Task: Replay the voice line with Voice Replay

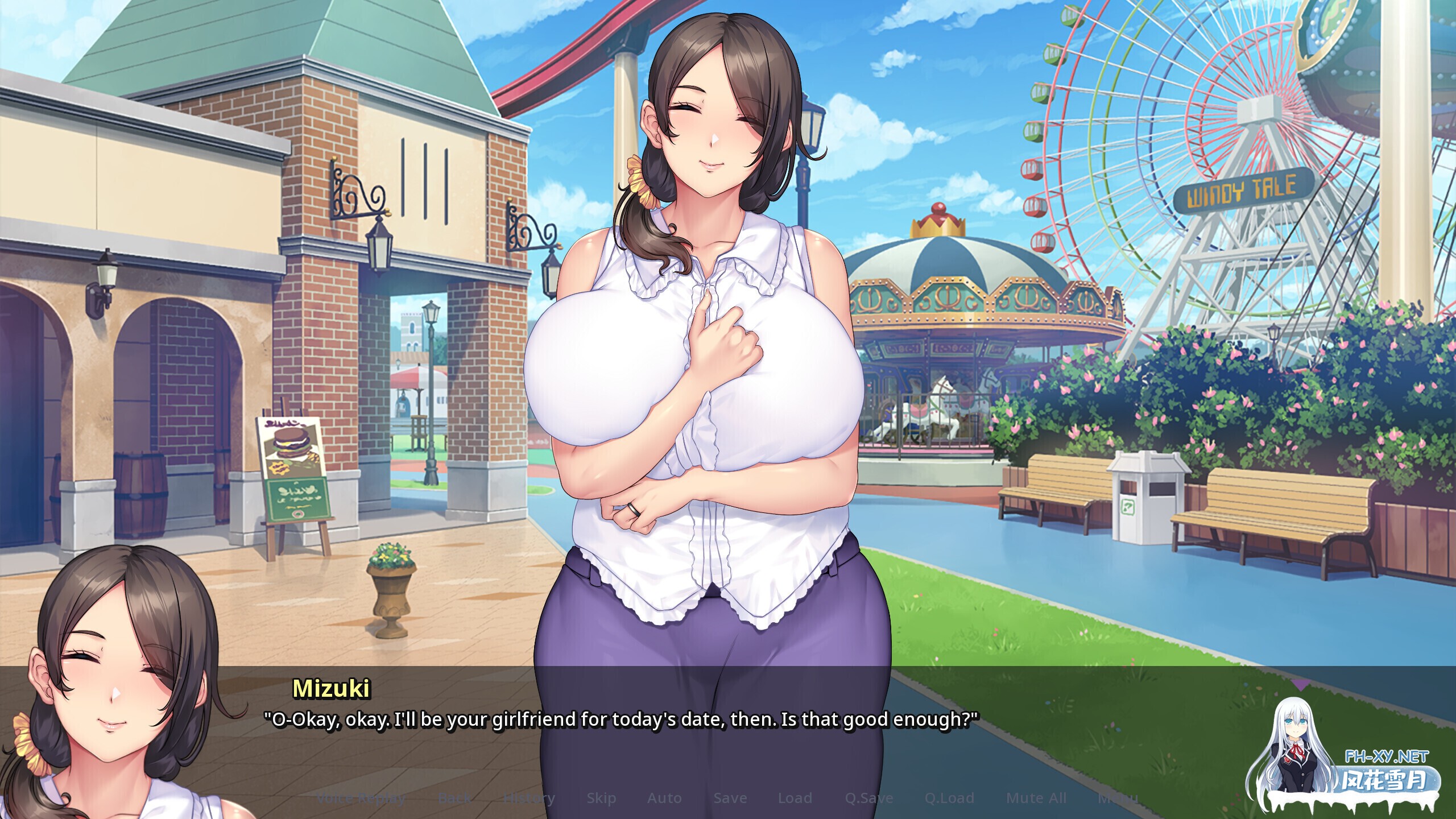Action: tap(361, 798)
